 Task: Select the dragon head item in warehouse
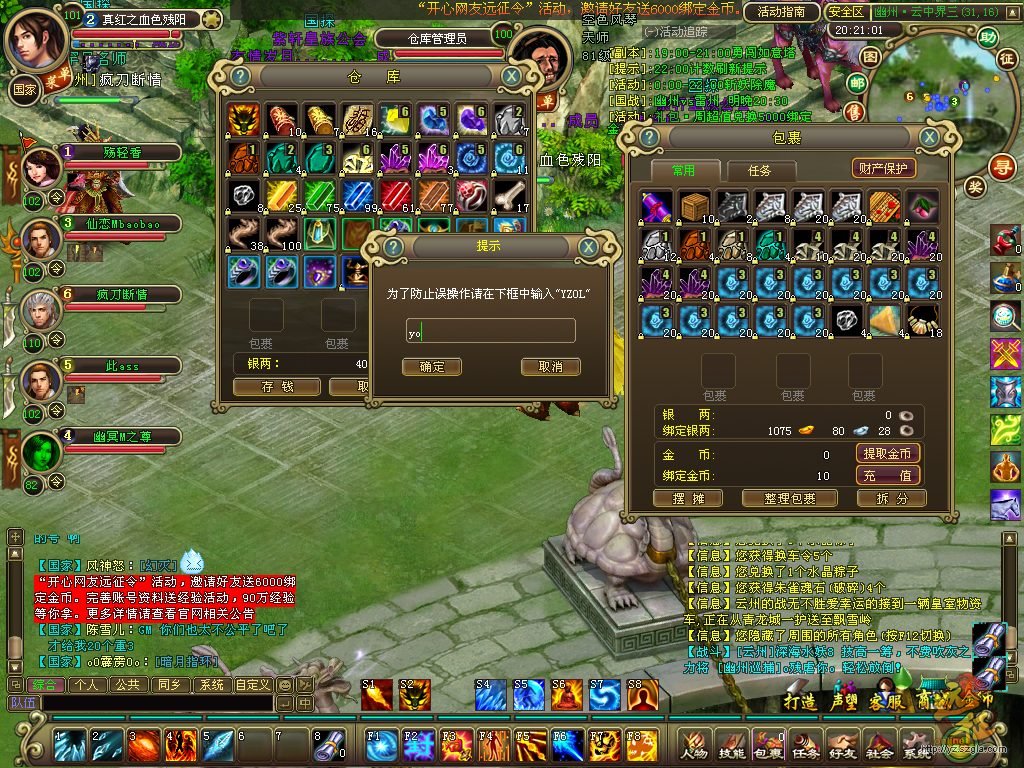[242, 119]
